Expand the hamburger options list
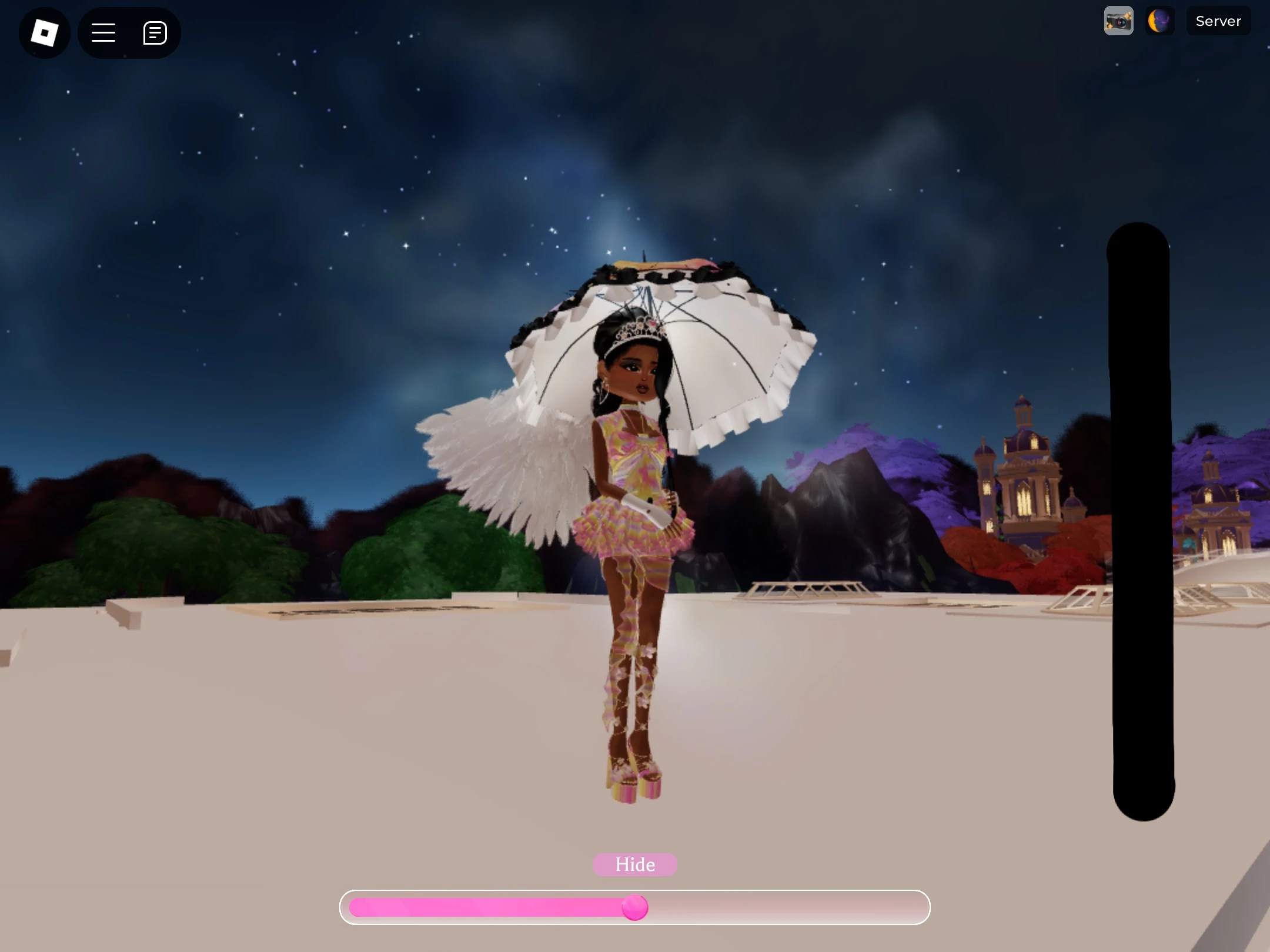This screenshot has width=1270, height=952. point(103,32)
